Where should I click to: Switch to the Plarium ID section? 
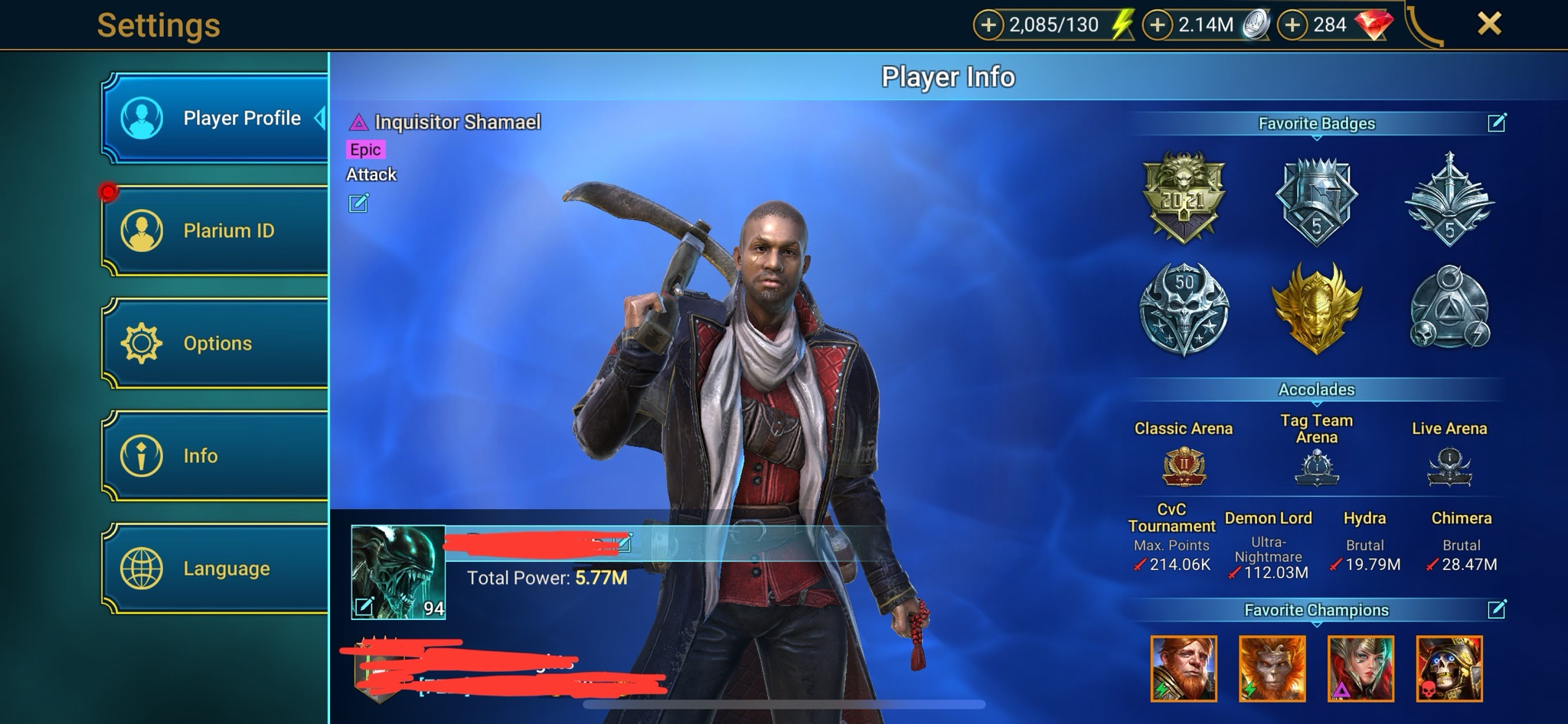pos(216,230)
